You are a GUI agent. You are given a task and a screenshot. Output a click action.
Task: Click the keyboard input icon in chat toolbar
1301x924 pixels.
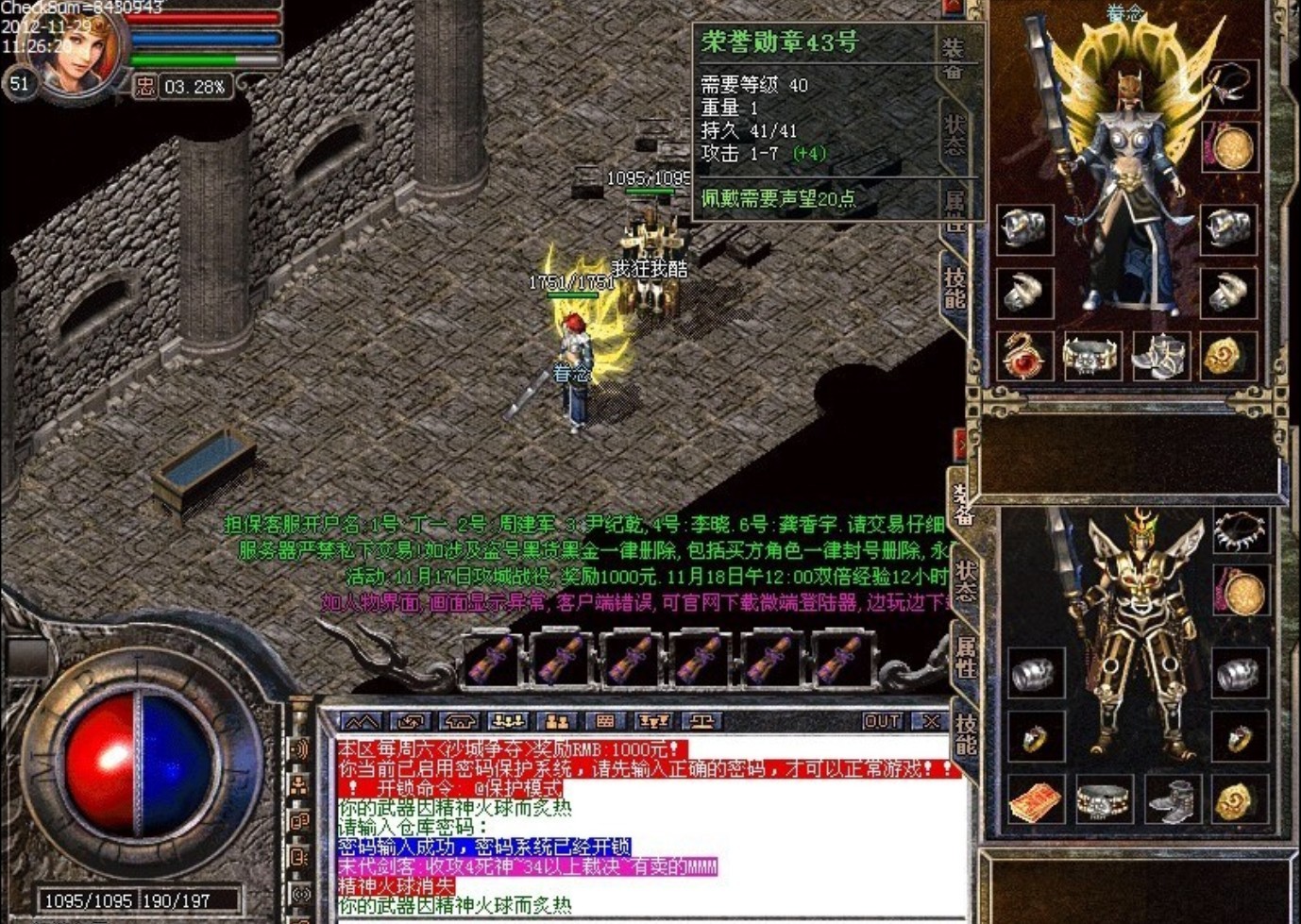(604, 722)
